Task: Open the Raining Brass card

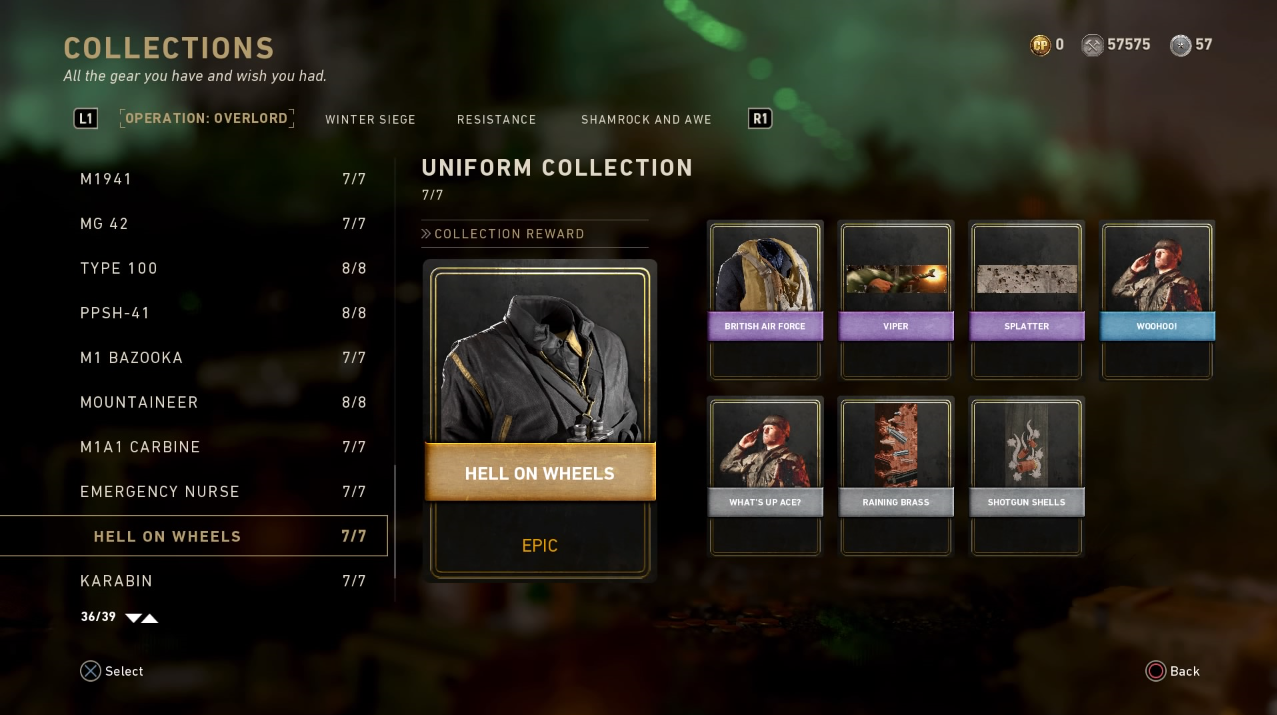Action: 896,475
